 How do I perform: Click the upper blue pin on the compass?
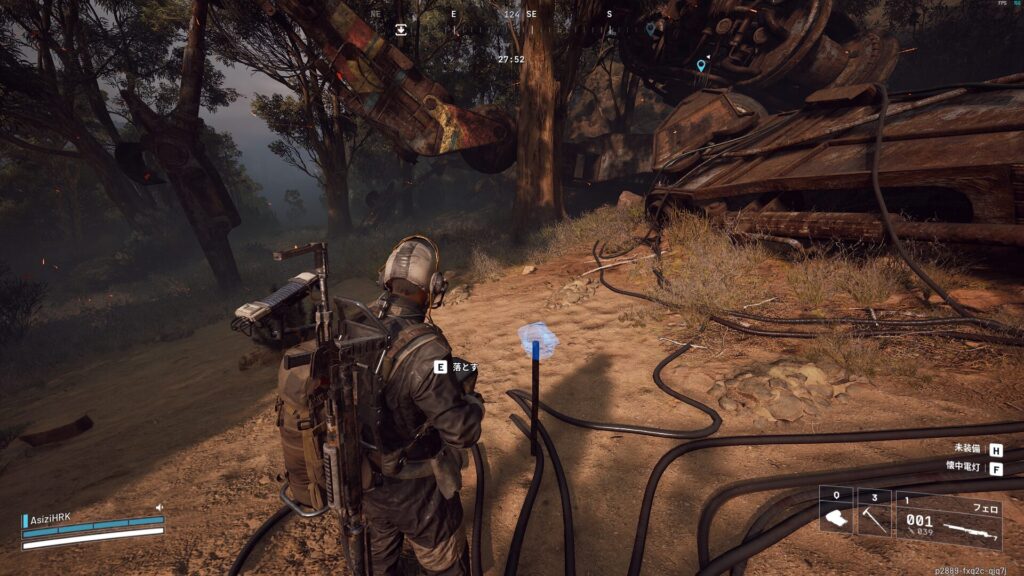[650, 30]
